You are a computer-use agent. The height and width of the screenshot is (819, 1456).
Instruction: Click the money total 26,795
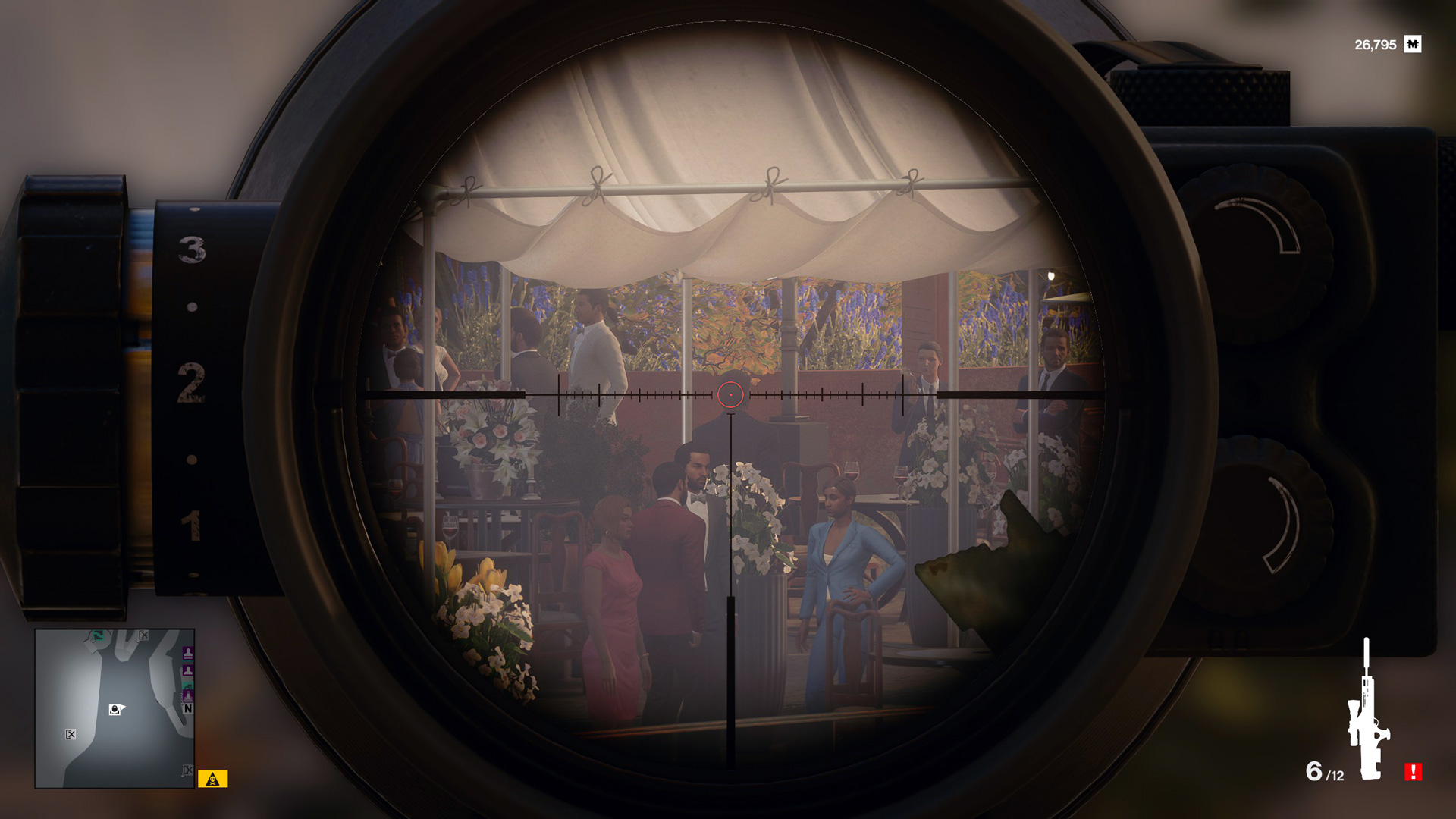(1375, 44)
